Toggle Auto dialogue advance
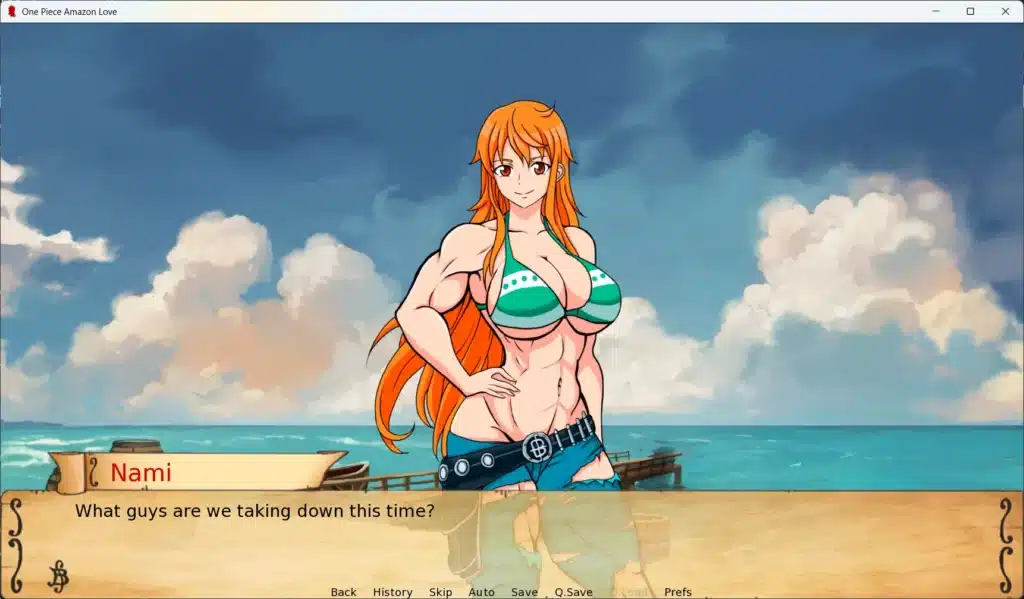Image resolution: width=1024 pixels, height=599 pixels. pos(481,592)
